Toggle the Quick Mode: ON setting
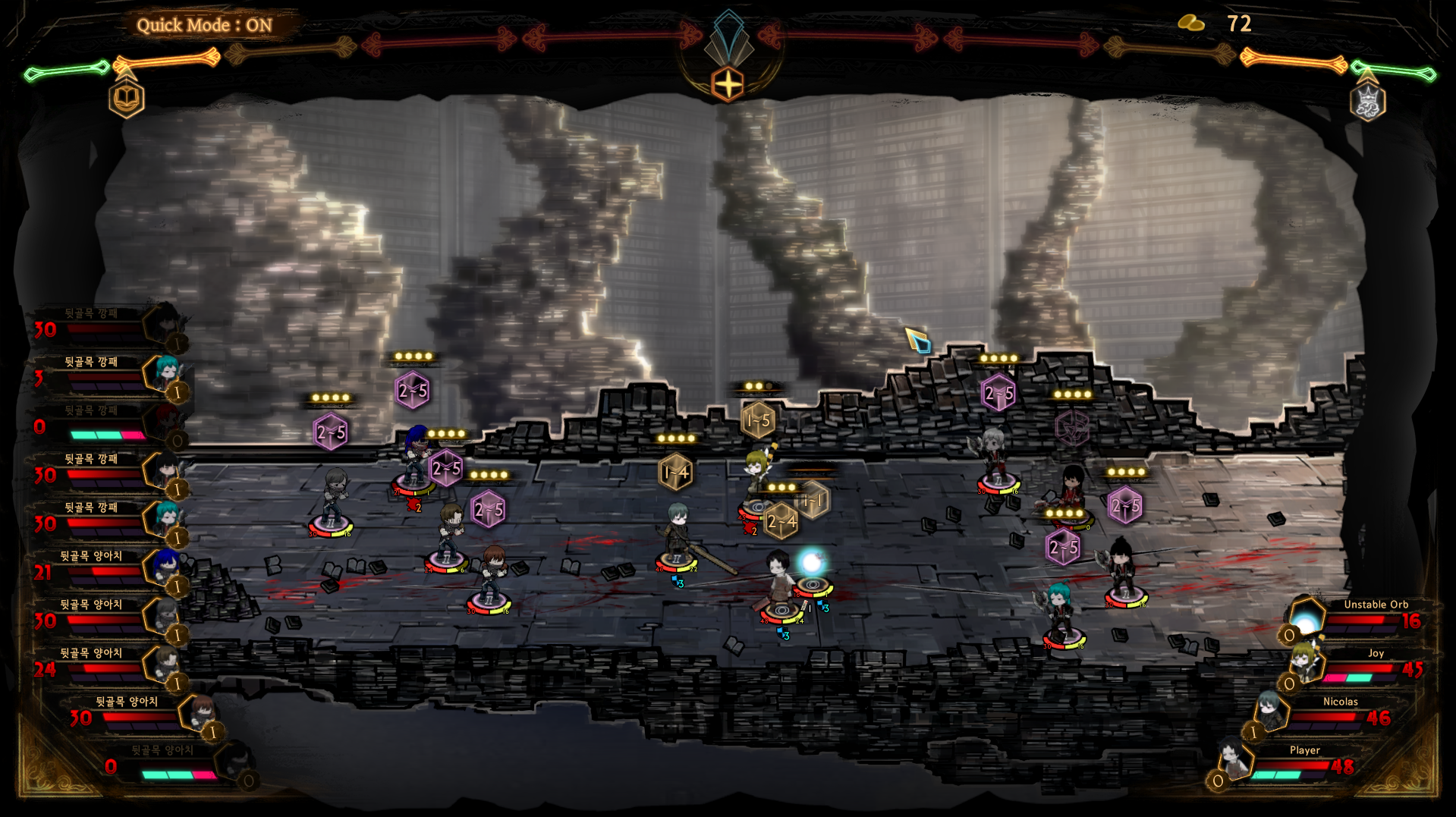Image resolution: width=1456 pixels, height=817 pixels. click(204, 25)
